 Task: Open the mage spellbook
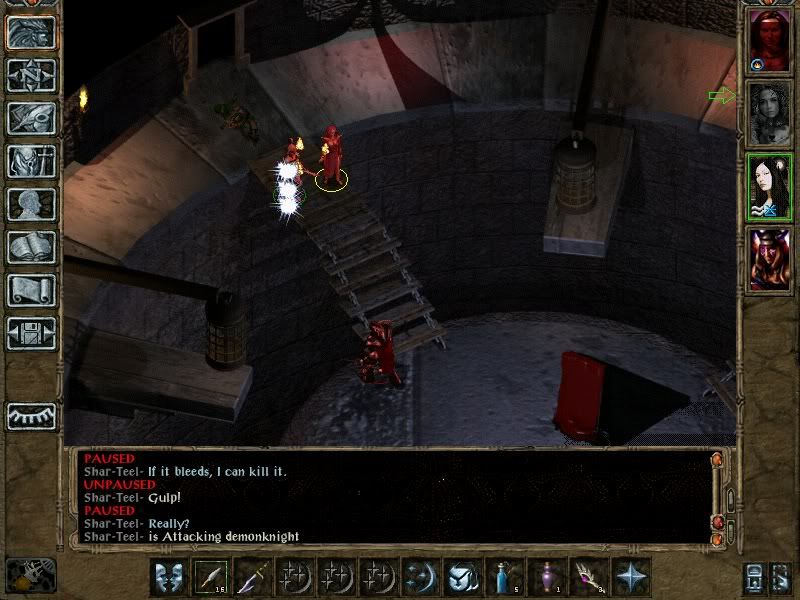[31, 247]
